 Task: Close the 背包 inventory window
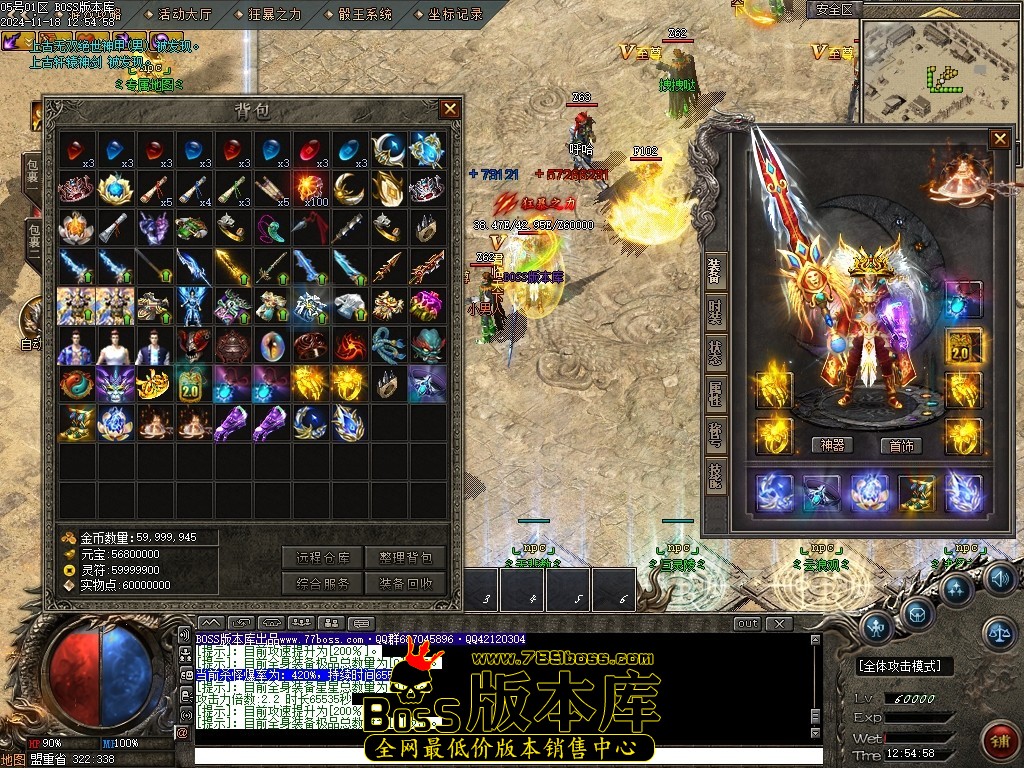(450, 109)
